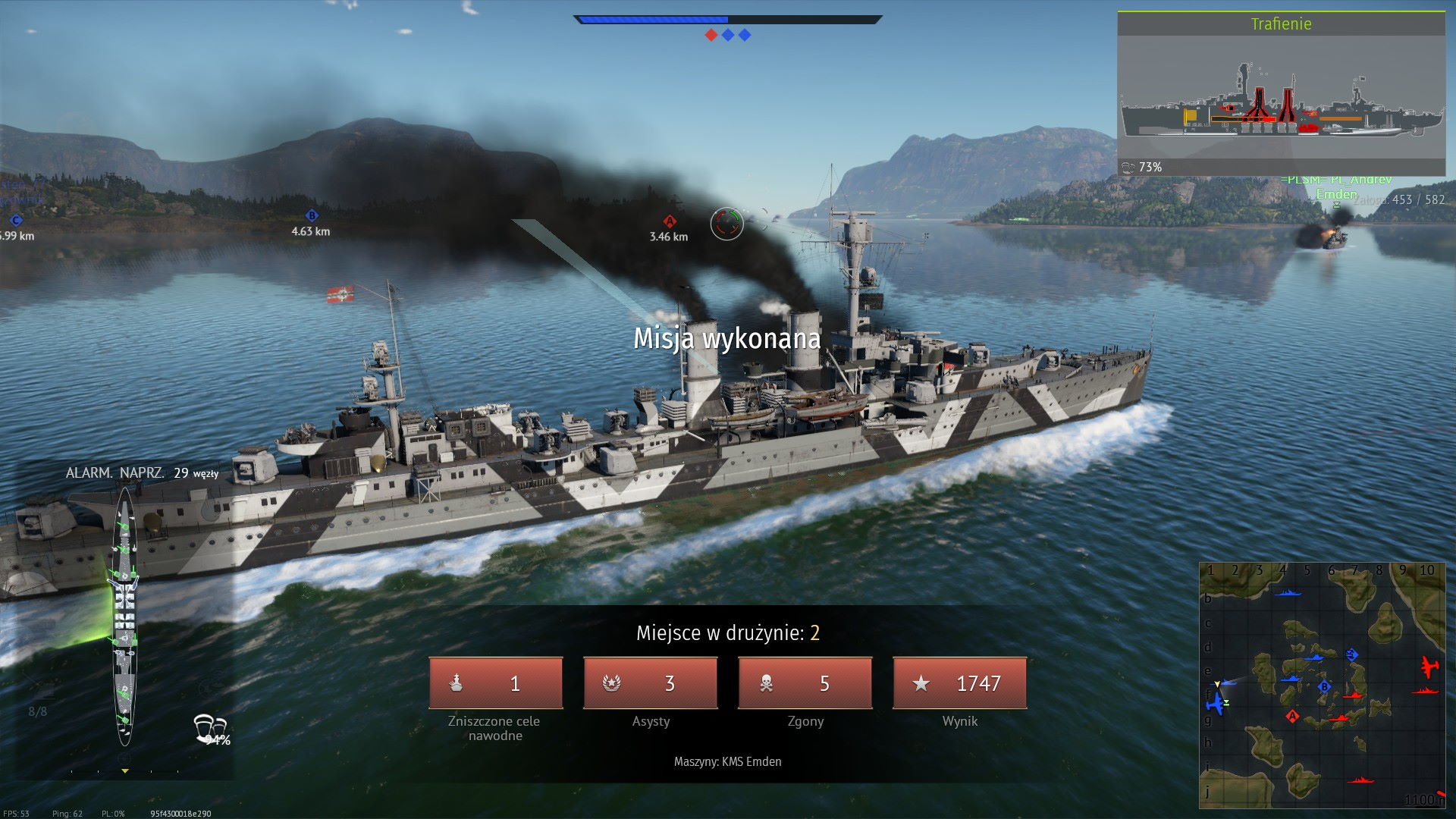Select the Zniszczone cele nawodne tile
Image resolution: width=1456 pixels, height=819 pixels.
pyautogui.click(x=496, y=683)
